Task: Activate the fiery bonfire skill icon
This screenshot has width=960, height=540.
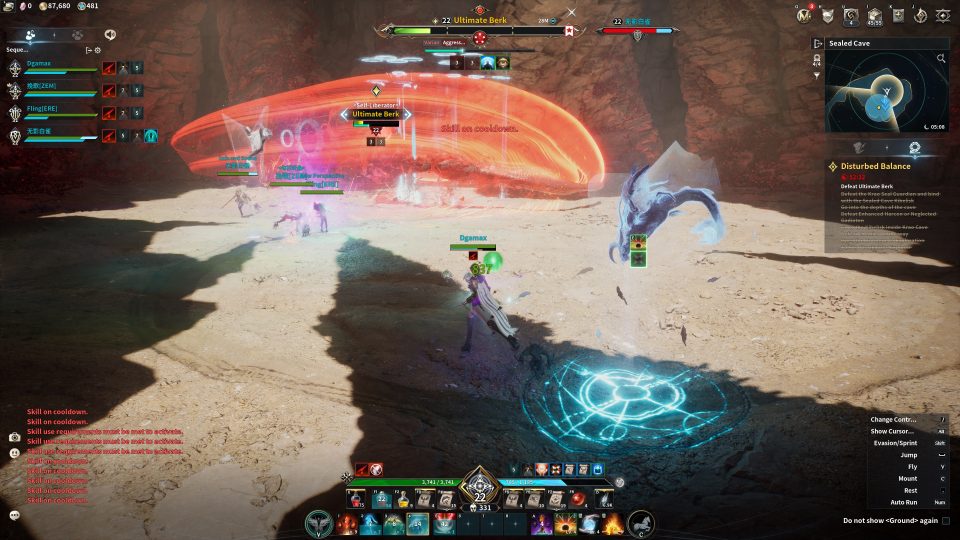Action: pos(613,523)
